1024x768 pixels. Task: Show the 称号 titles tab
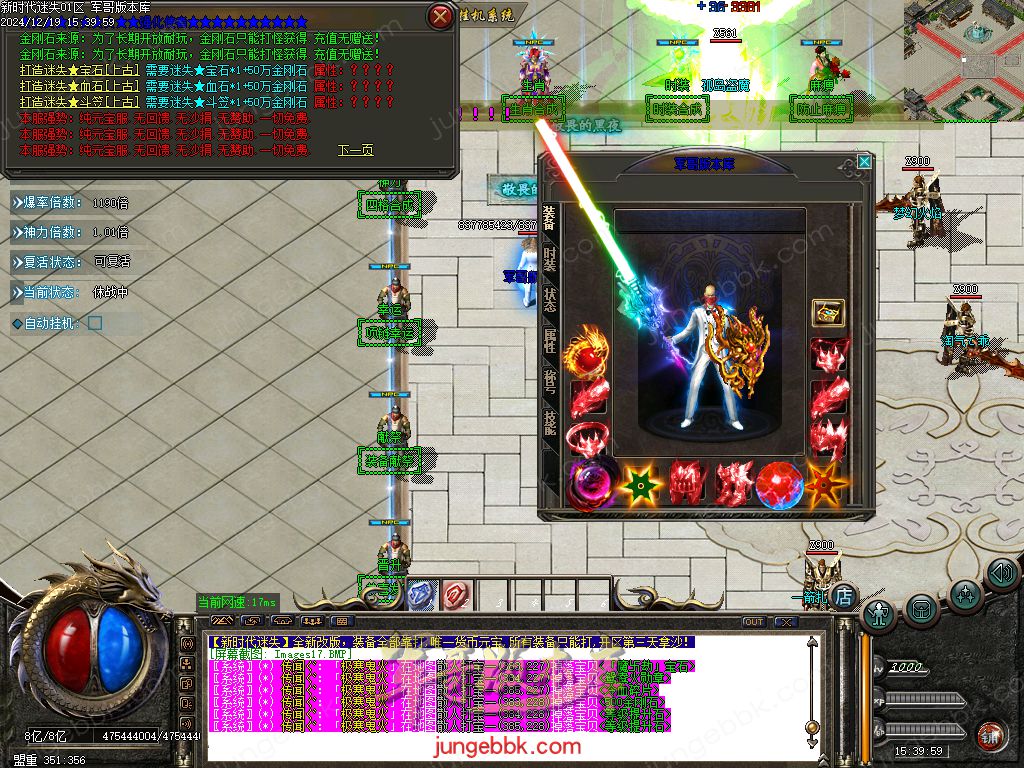click(x=550, y=383)
